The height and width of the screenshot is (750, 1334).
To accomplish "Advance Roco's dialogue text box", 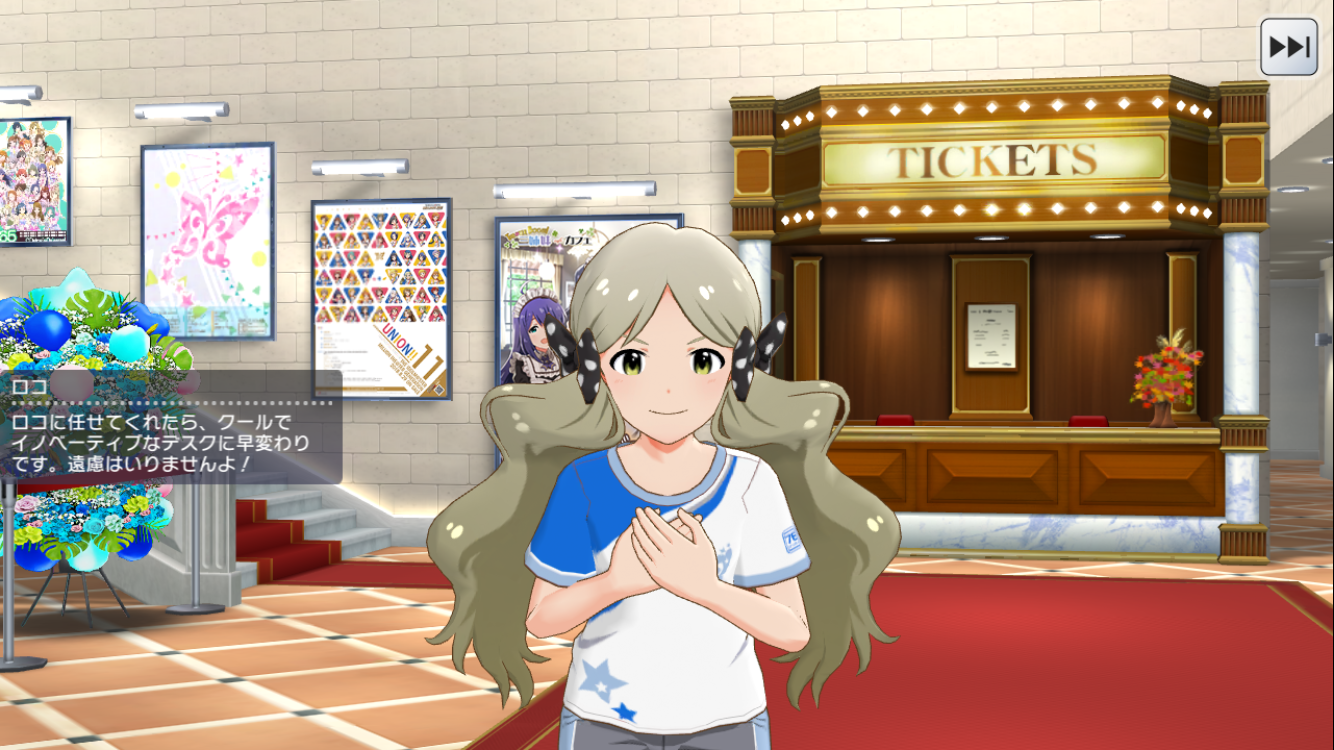I will [x=170, y=438].
